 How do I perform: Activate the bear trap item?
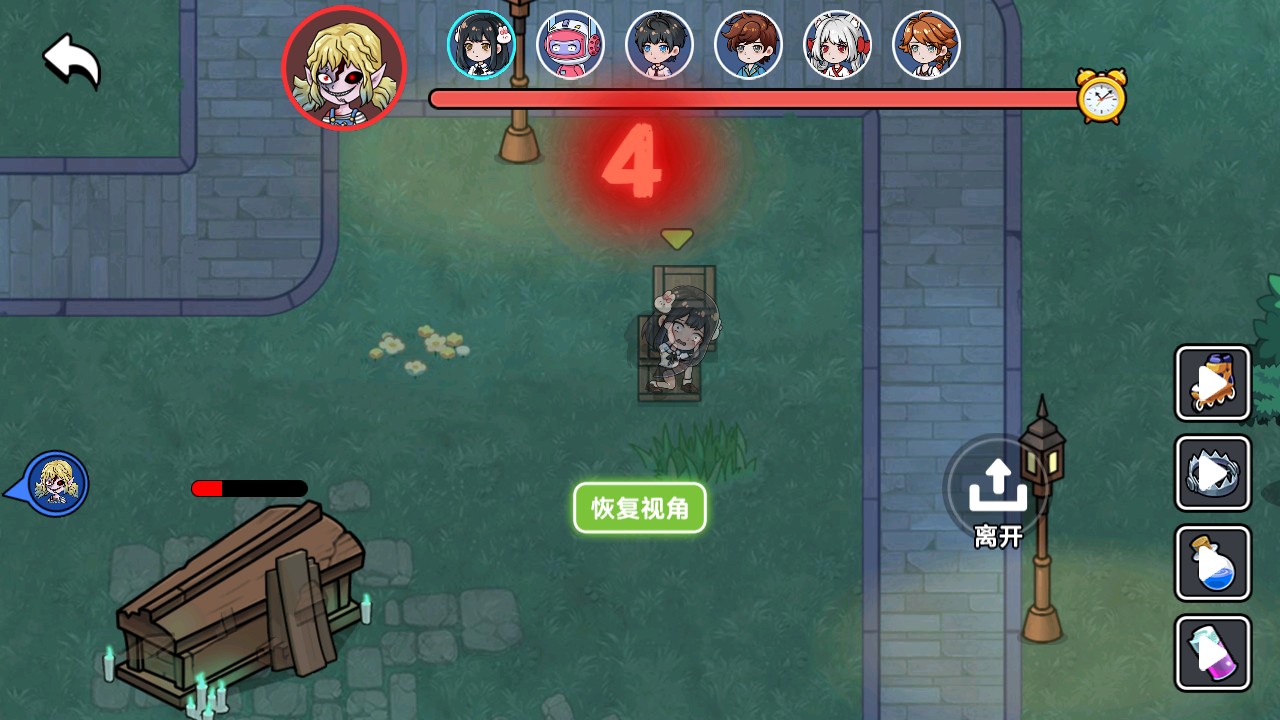pyautogui.click(x=1212, y=473)
